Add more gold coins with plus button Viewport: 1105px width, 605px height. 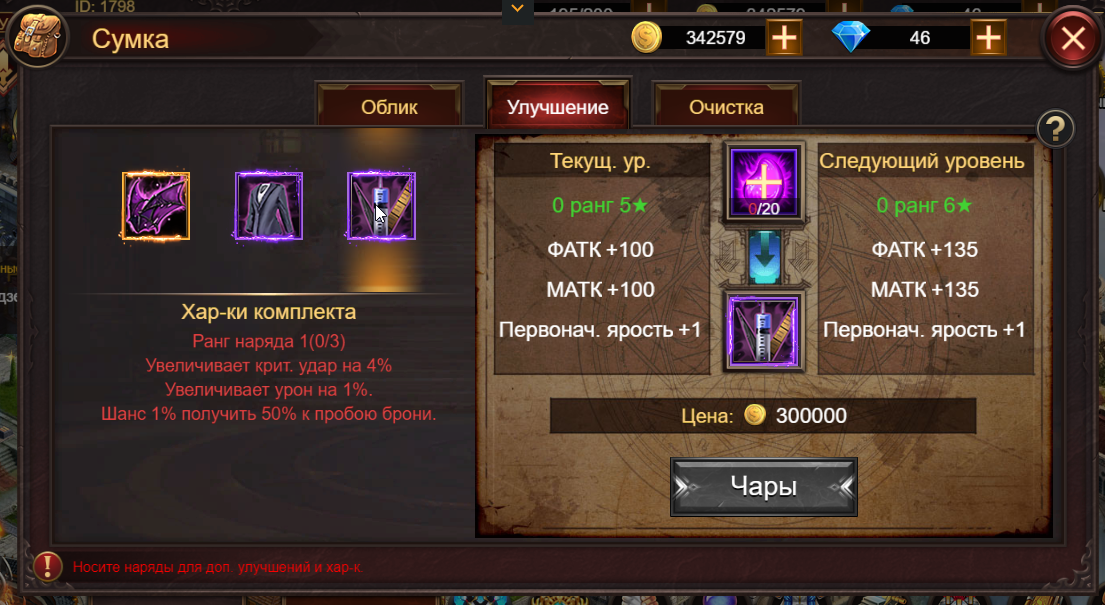point(784,38)
